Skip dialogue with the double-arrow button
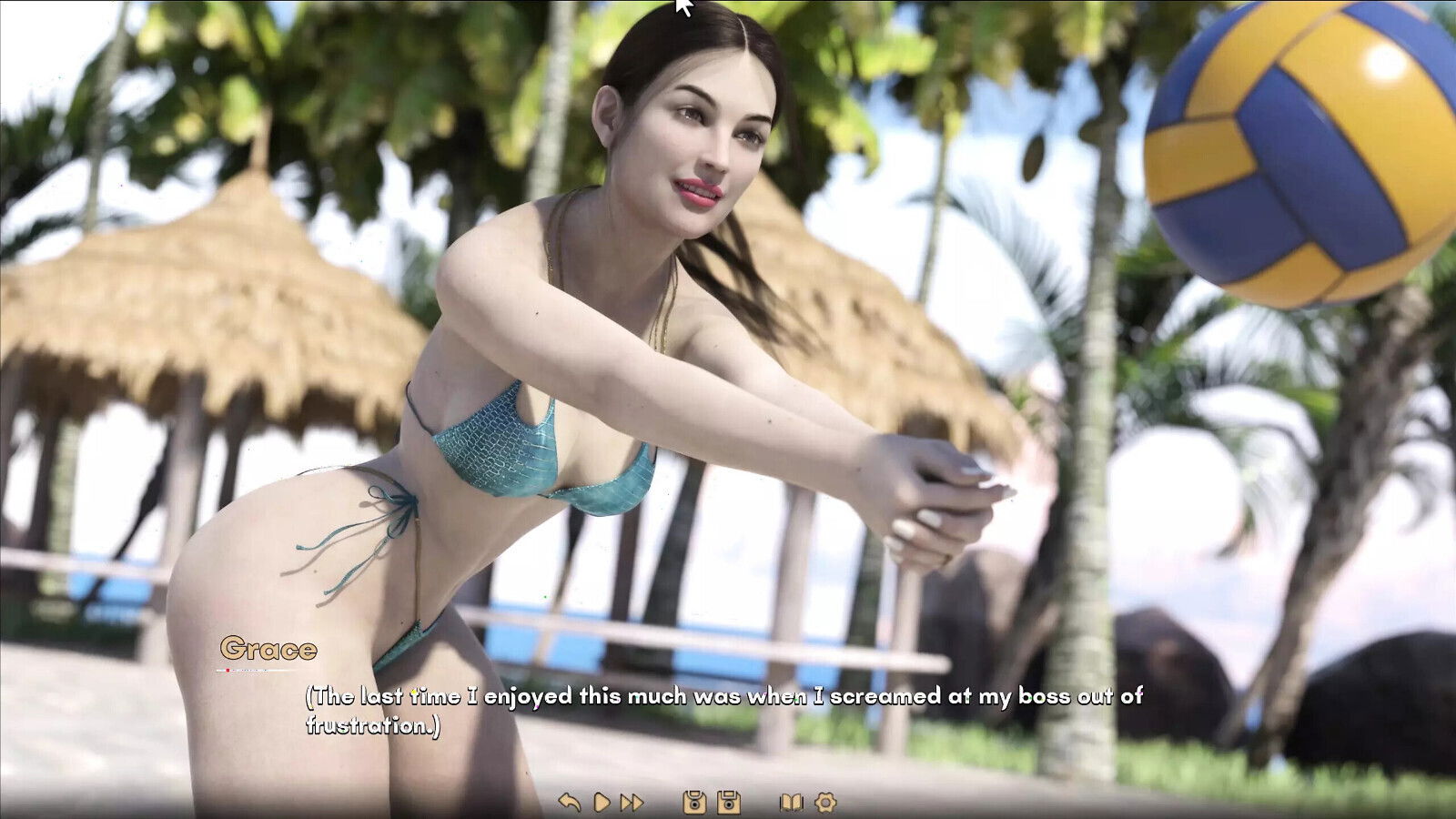Screen dimensions: 1456x819 (632, 802)
